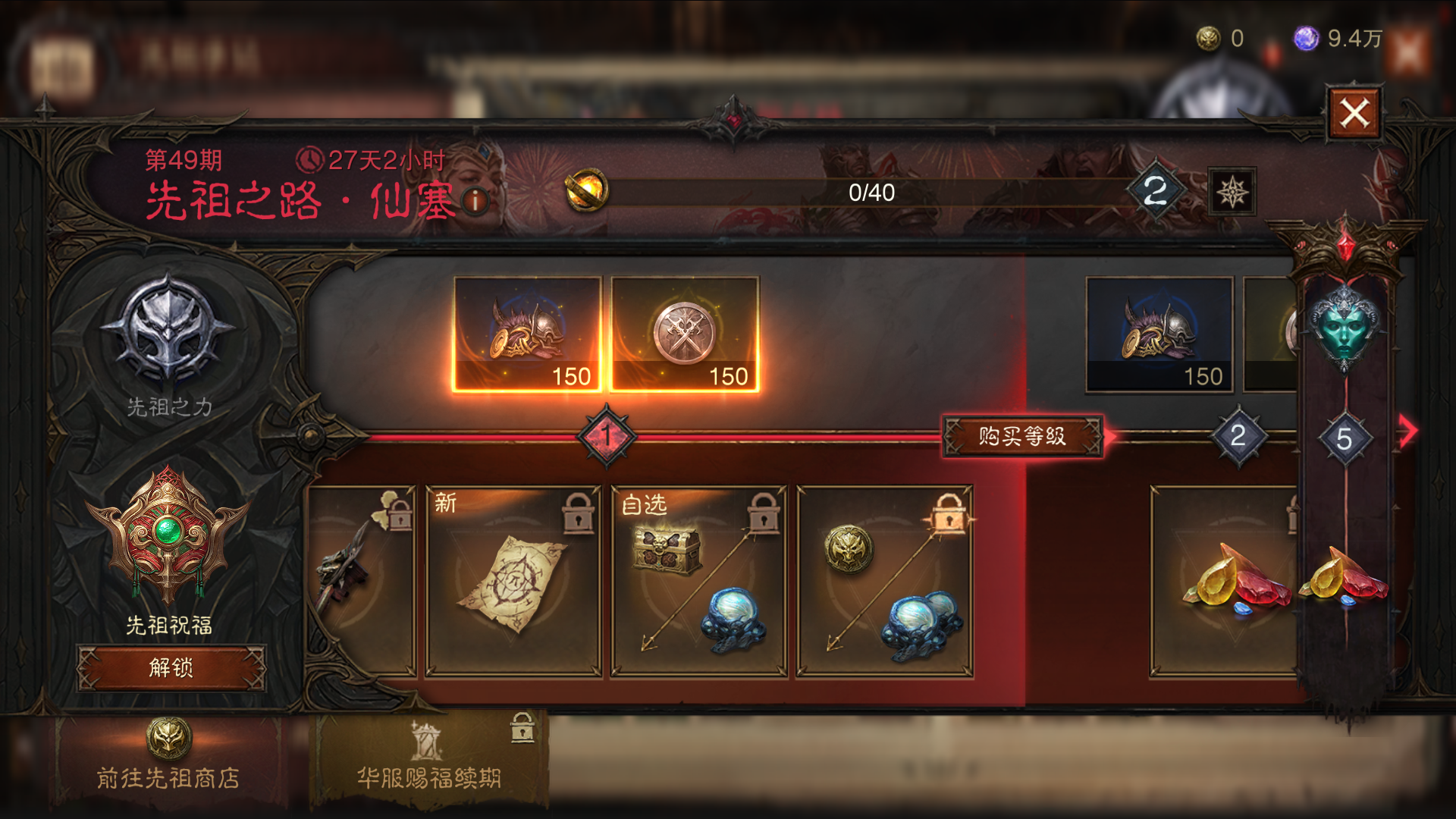The height and width of the screenshot is (819, 1456).
Task: Go to the 前往先祖商店 ancestor shop
Action: (x=168, y=760)
